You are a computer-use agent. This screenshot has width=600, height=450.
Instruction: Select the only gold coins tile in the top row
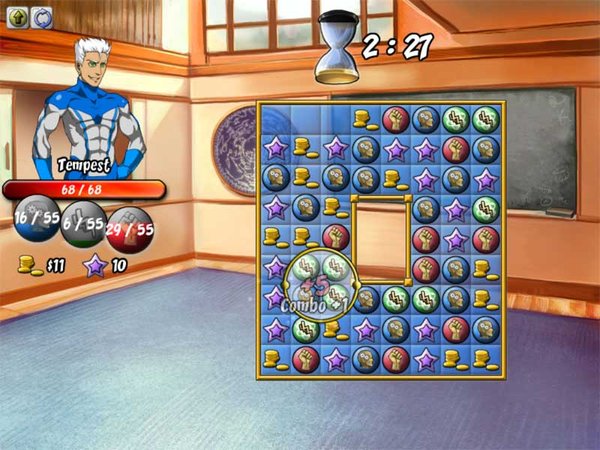(x=365, y=119)
